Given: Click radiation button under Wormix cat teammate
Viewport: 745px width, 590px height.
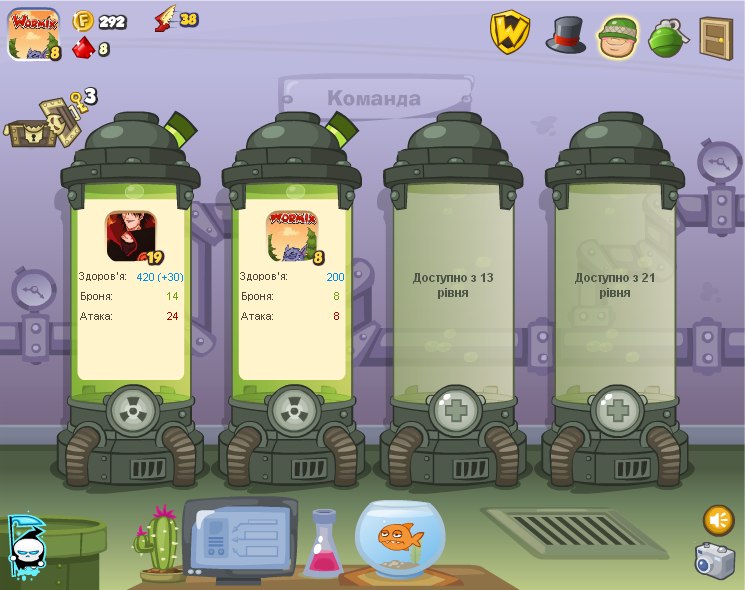Looking at the screenshot, I should pos(293,411).
